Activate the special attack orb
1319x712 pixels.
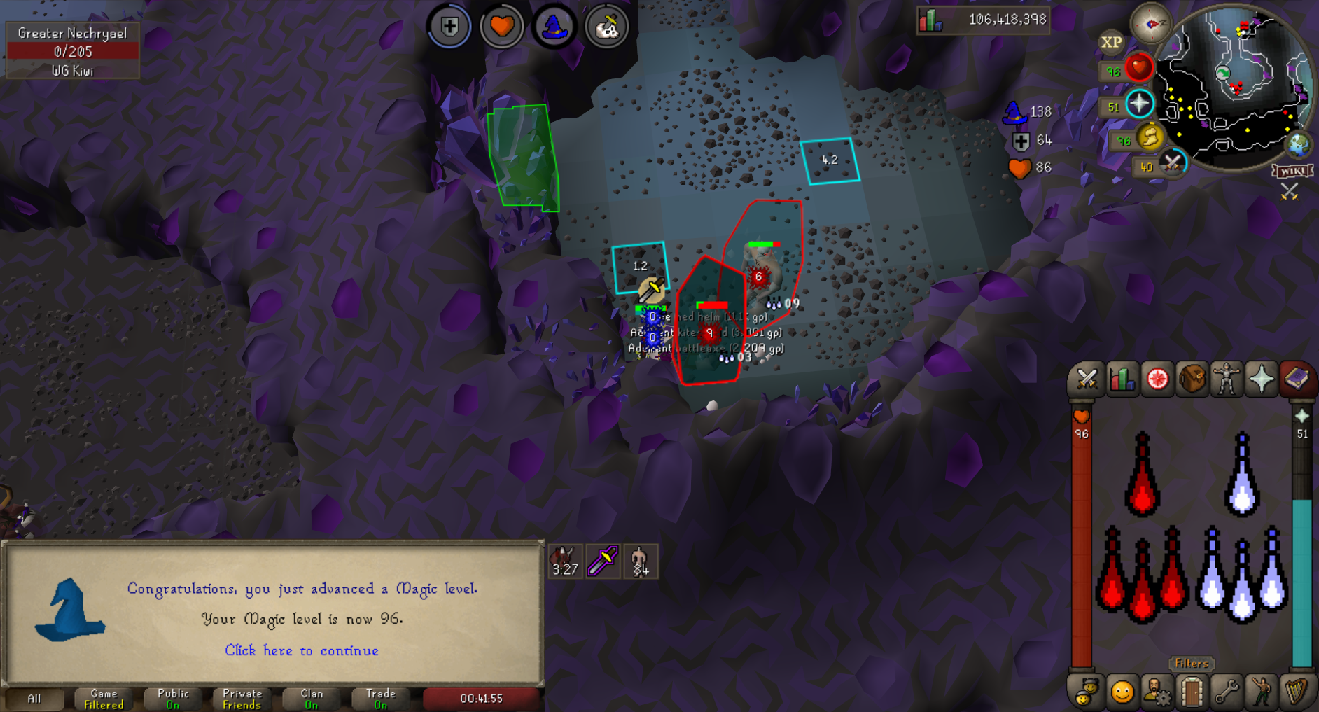(x=1174, y=161)
